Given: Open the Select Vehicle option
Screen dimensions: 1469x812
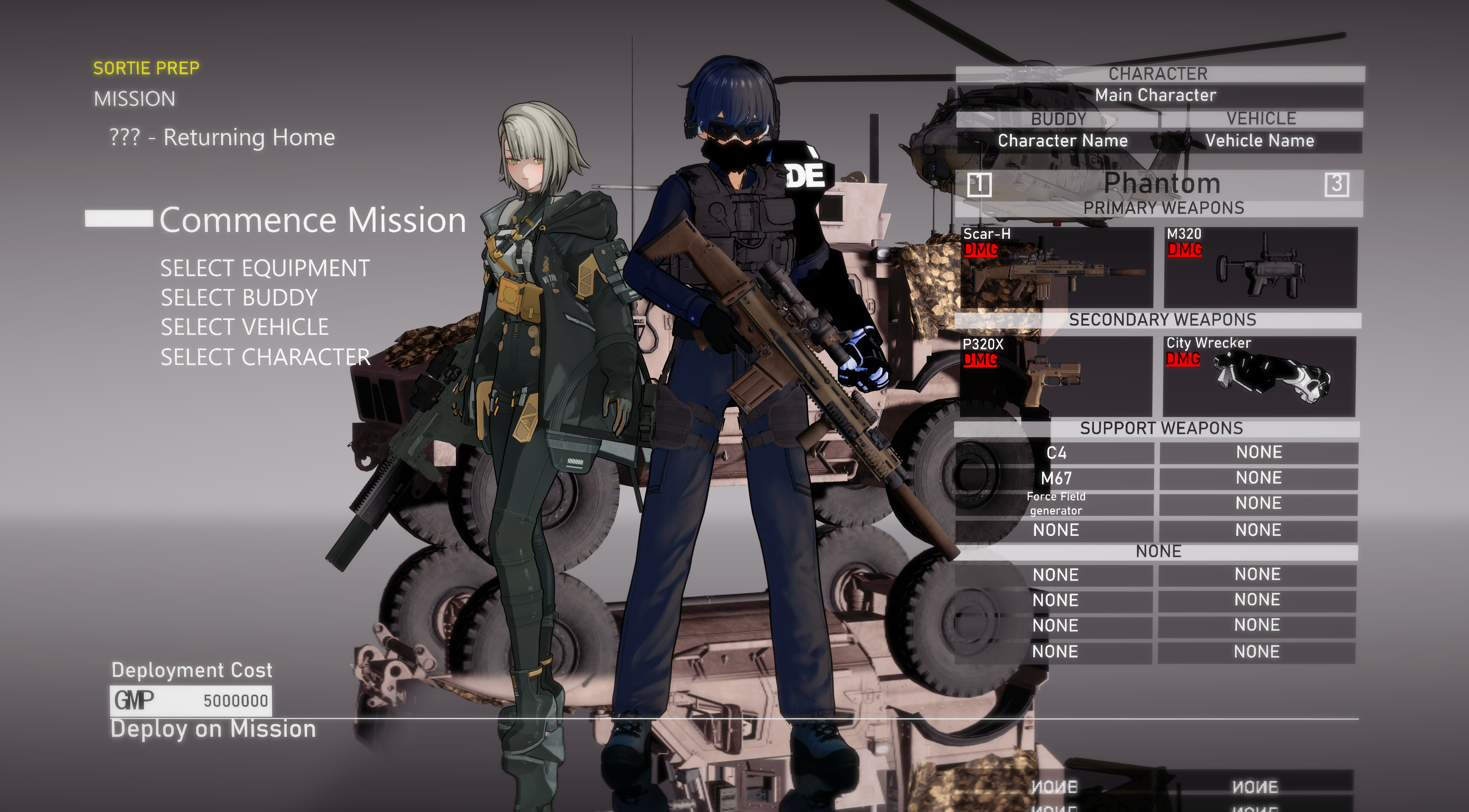Looking at the screenshot, I should (244, 327).
